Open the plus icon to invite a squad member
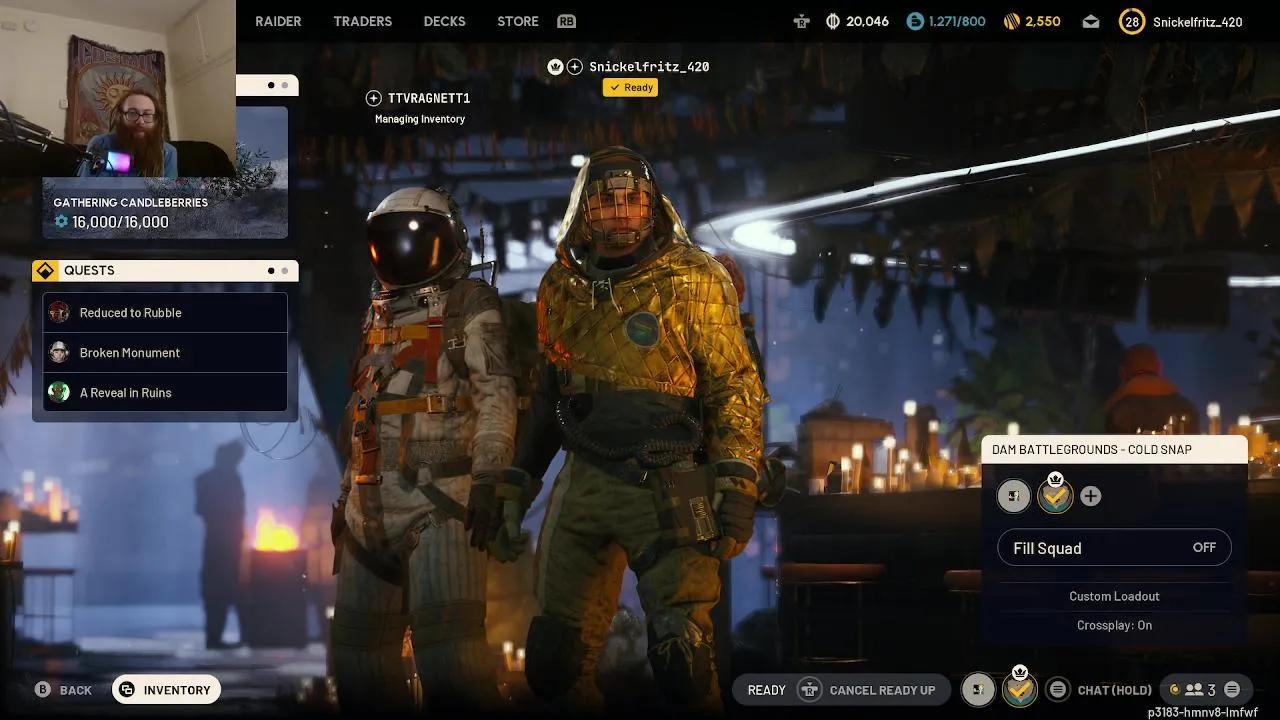The image size is (1280, 720). point(1090,495)
